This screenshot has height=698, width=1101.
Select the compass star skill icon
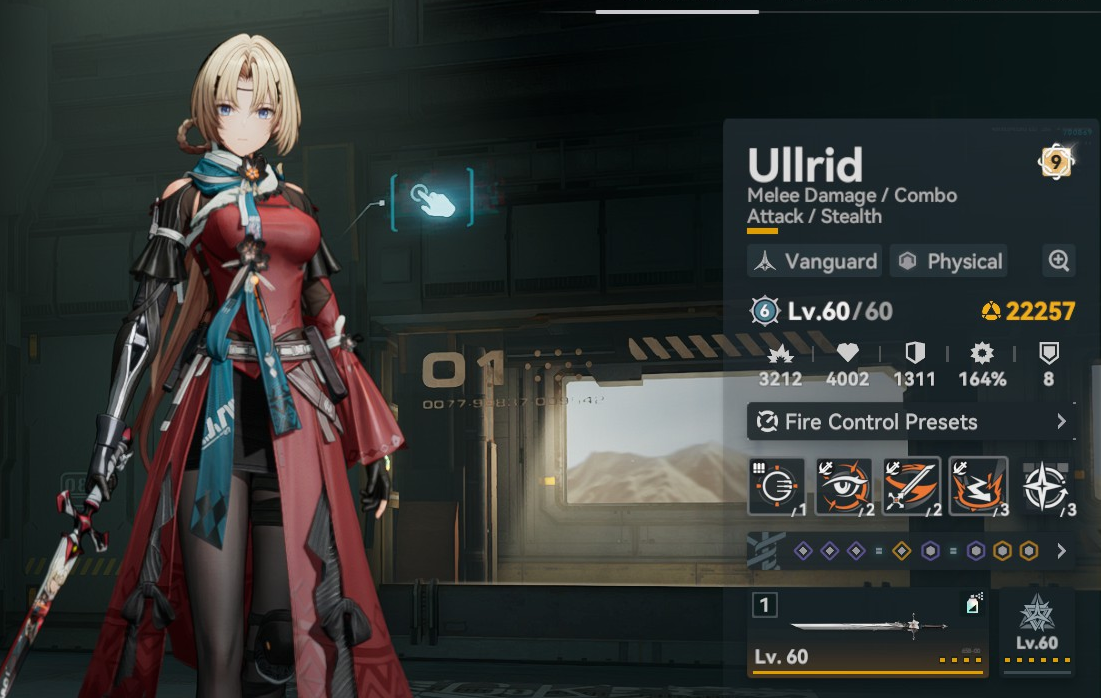coord(1046,487)
